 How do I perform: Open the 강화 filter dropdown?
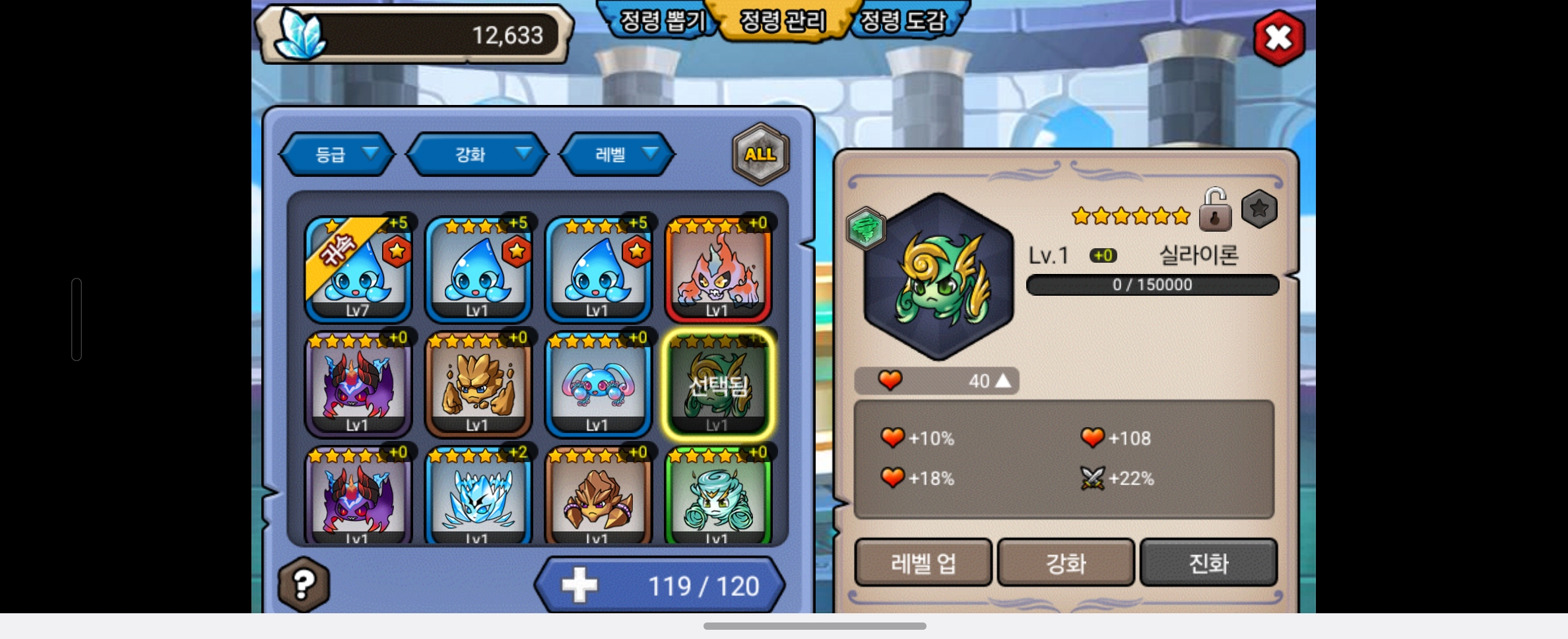coord(478,154)
